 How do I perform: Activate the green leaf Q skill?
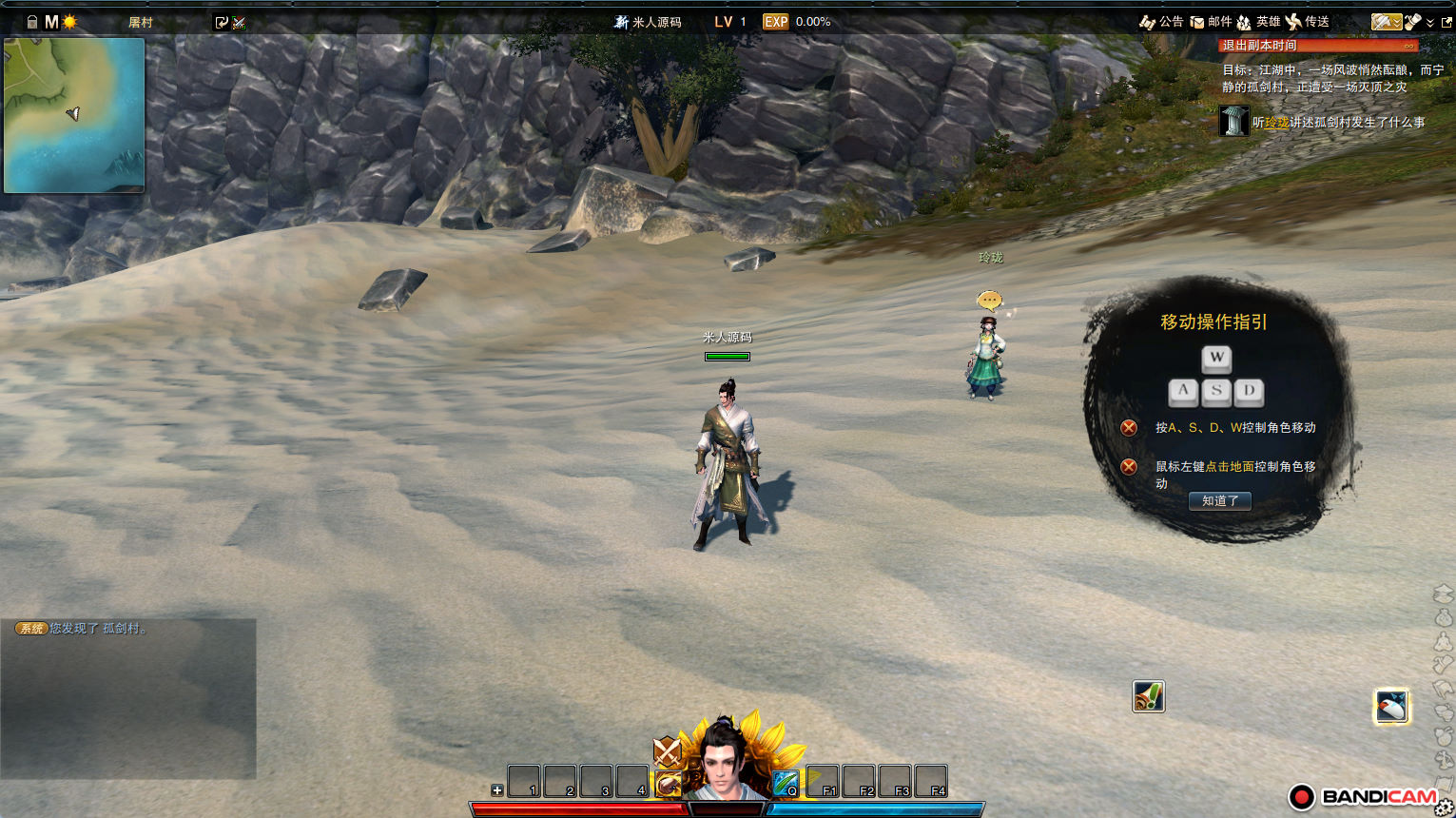[786, 783]
